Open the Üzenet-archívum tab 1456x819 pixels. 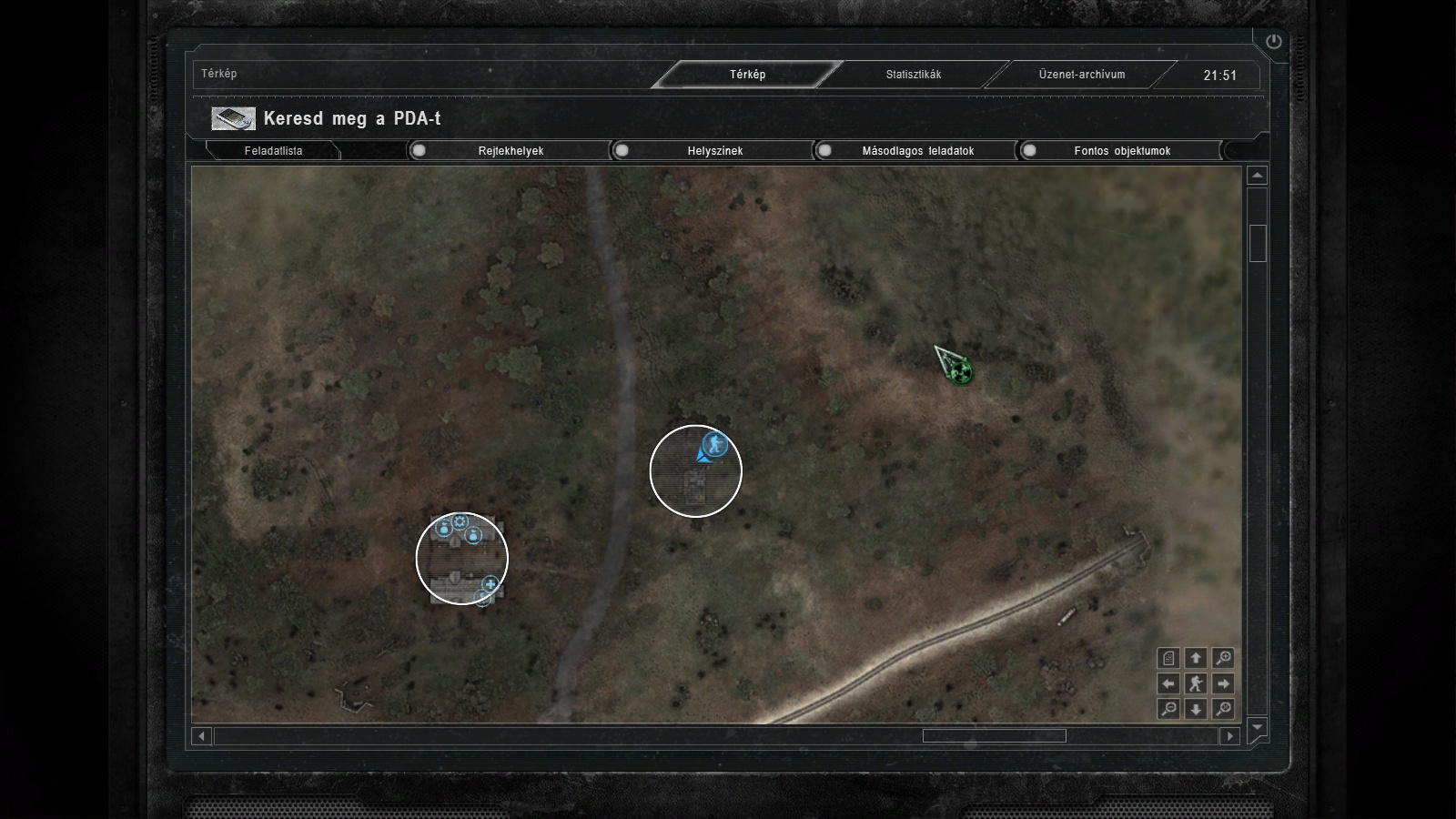(x=1082, y=75)
